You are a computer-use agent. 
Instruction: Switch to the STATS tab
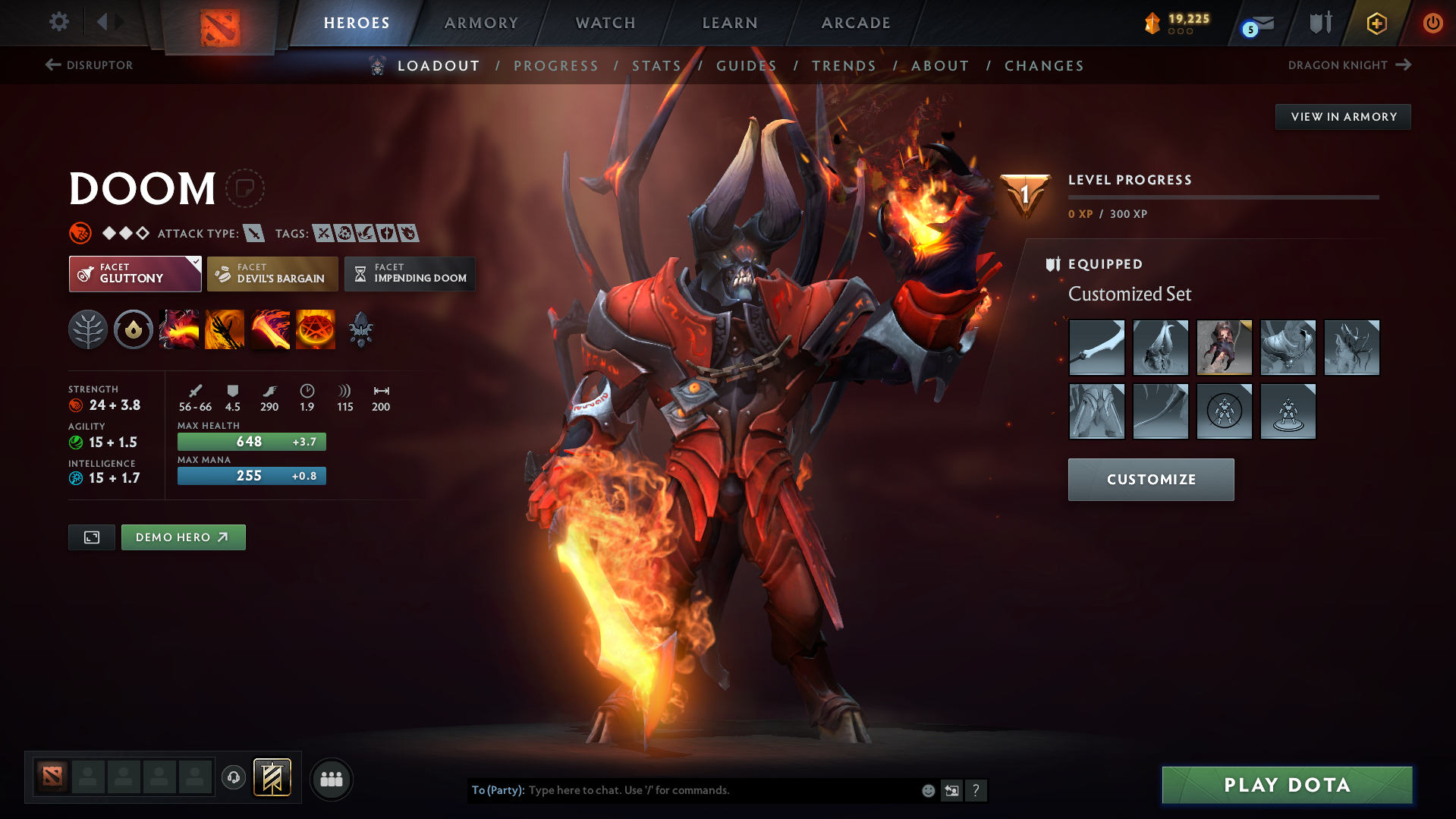click(x=656, y=66)
